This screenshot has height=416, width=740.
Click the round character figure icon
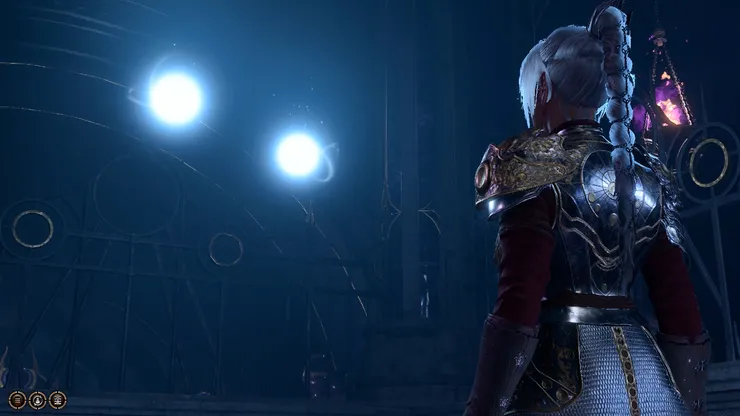click(37, 400)
